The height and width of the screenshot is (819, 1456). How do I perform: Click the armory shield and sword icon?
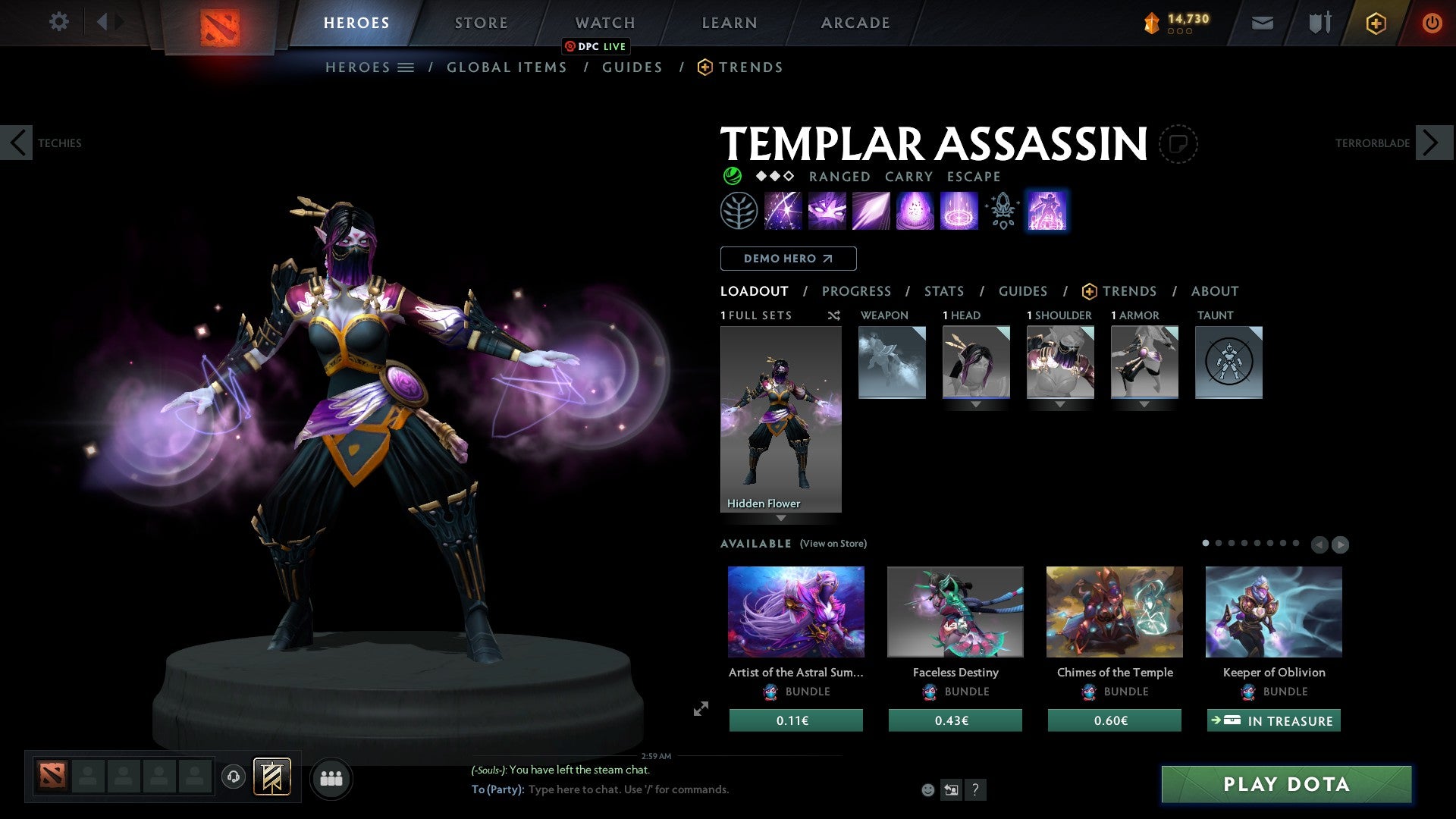tap(1319, 23)
